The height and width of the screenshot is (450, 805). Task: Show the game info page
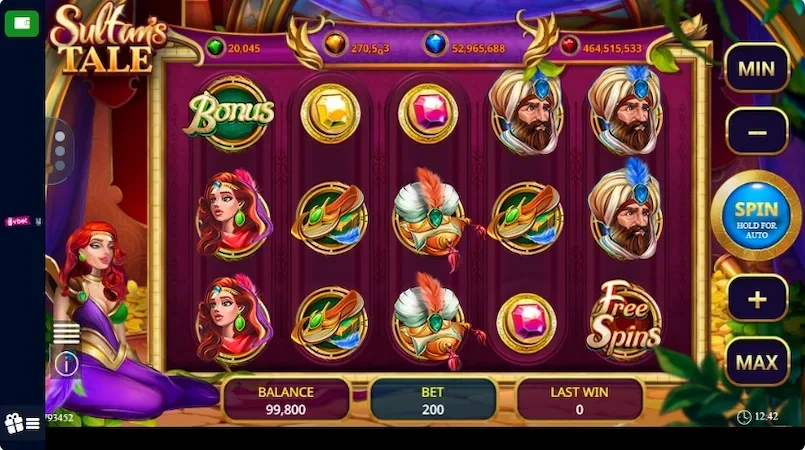coord(67,363)
